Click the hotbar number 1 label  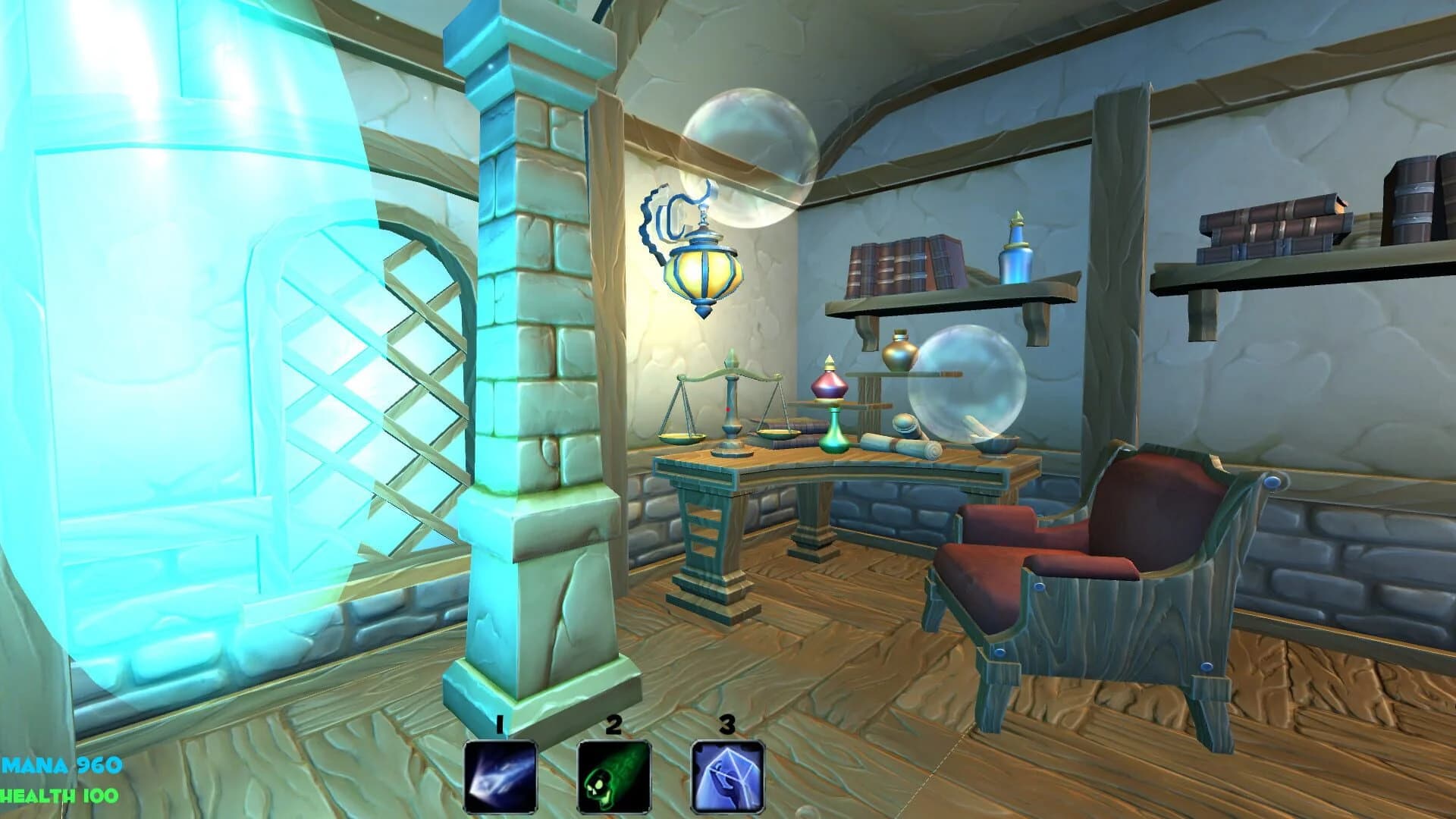[x=500, y=724]
